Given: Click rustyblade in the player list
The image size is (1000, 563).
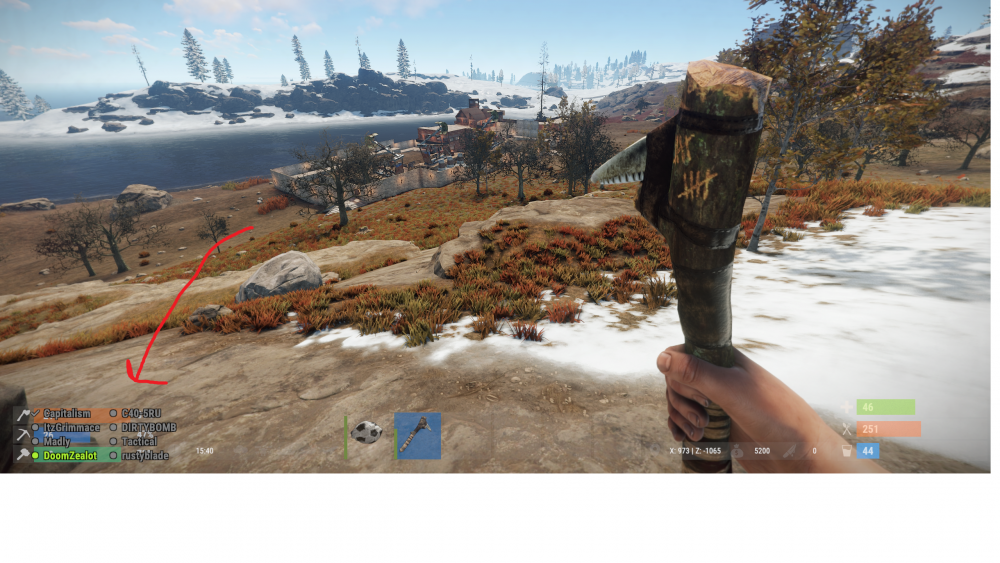Looking at the screenshot, I should (145, 455).
